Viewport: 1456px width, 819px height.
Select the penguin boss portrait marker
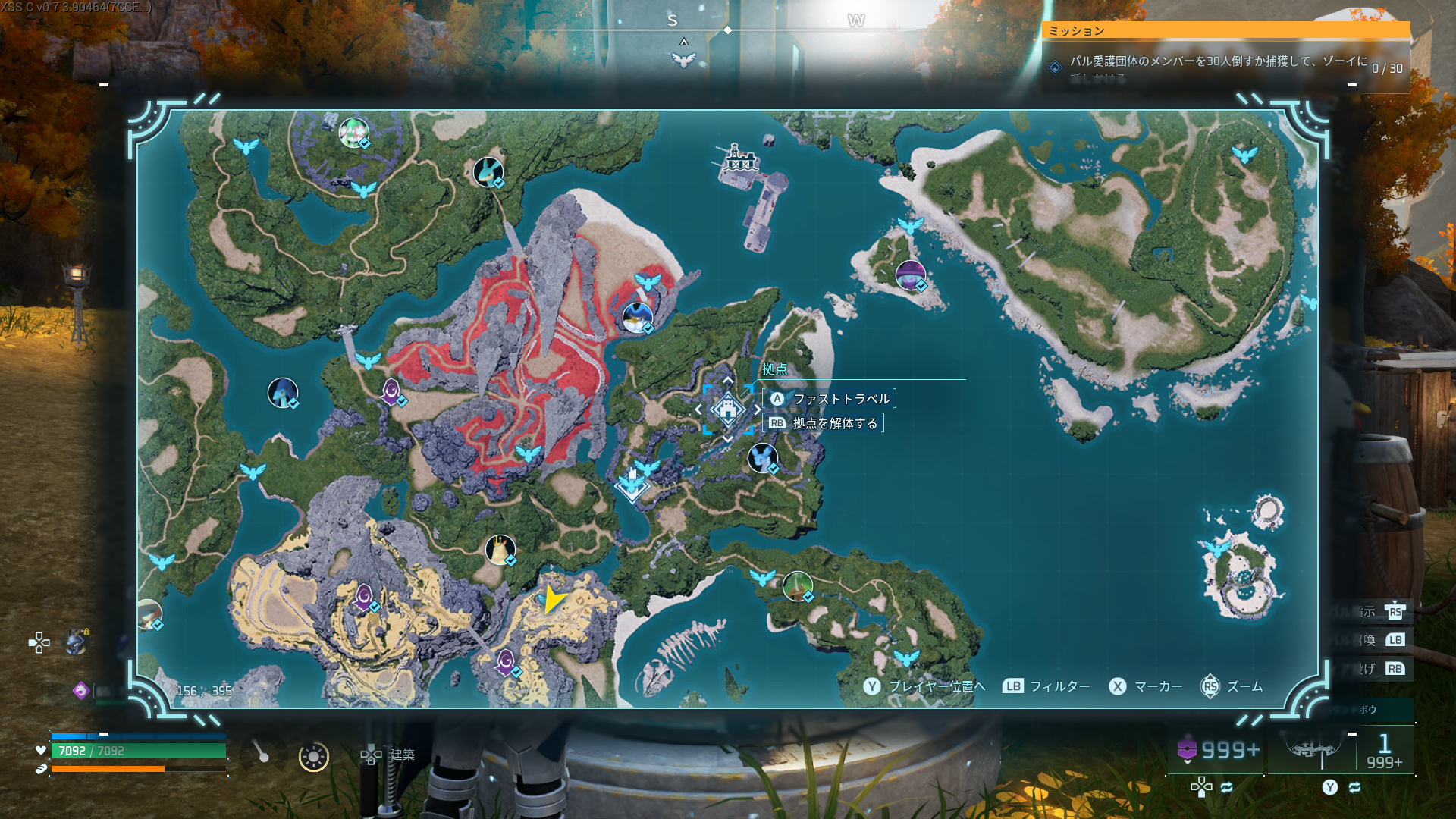[x=637, y=317]
